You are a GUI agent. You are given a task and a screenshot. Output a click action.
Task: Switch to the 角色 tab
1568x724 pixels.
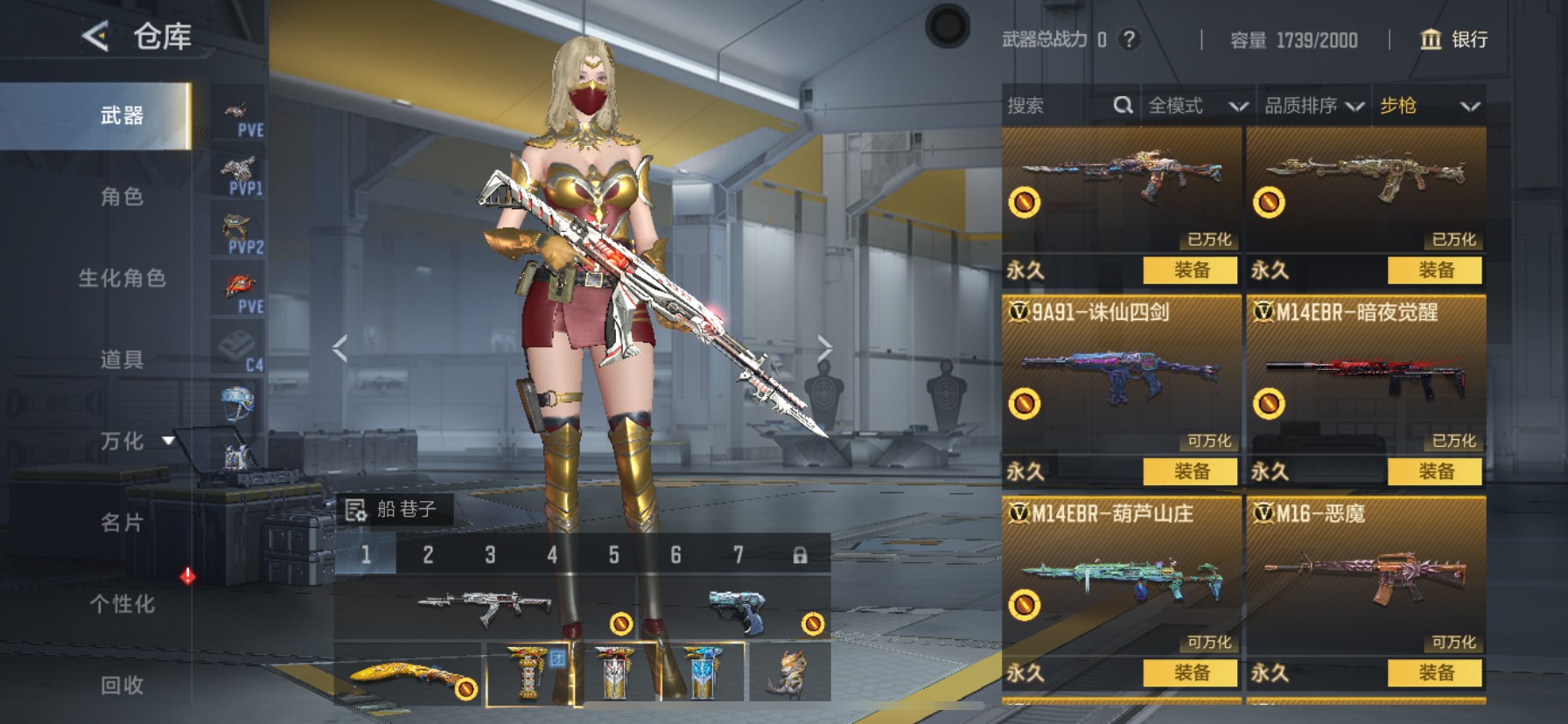point(122,197)
